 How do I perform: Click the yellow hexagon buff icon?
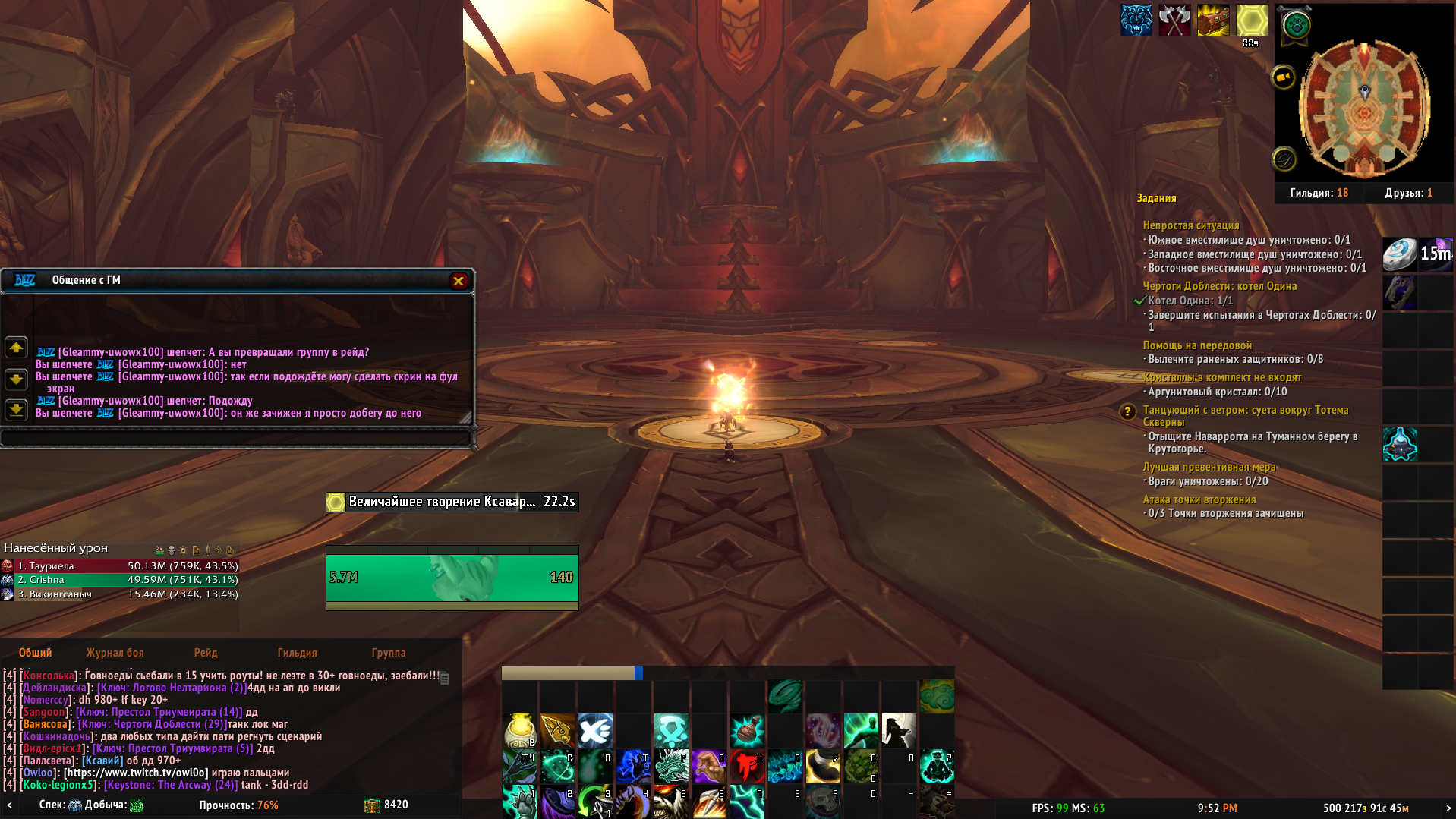point(1251,20)
